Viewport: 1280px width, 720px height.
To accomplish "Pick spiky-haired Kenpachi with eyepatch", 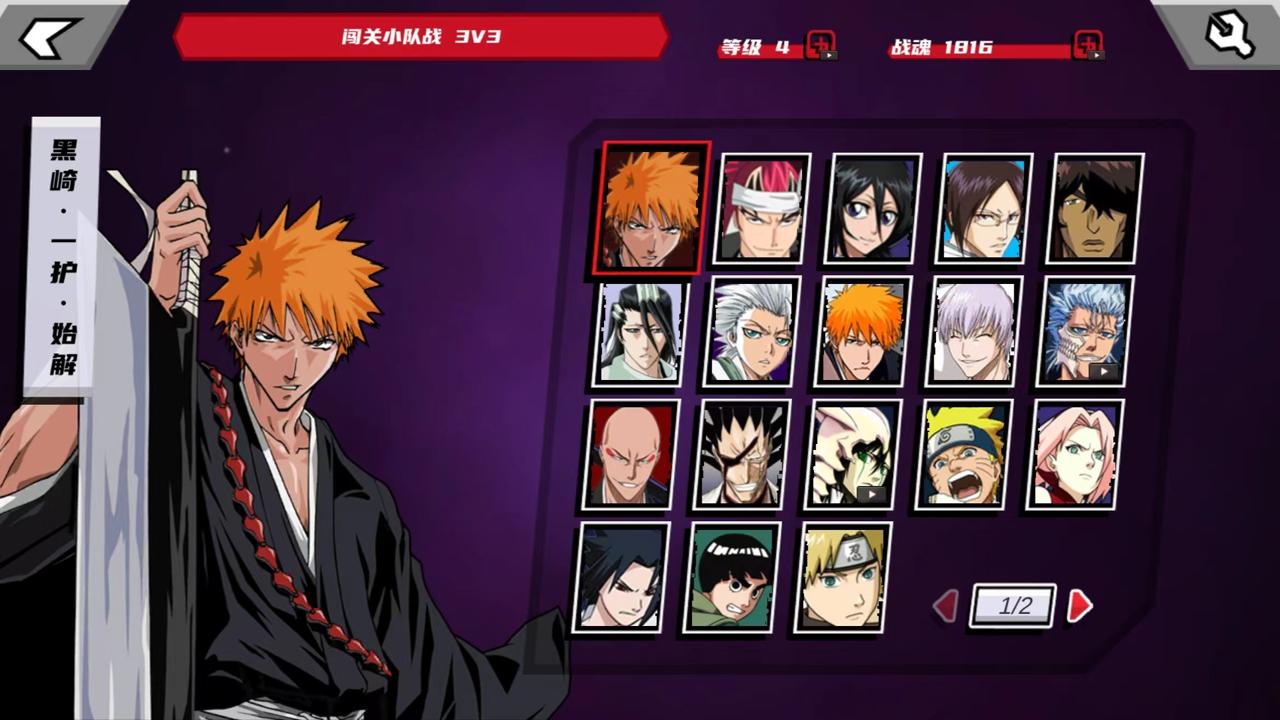I will click(x=742, y=454).
